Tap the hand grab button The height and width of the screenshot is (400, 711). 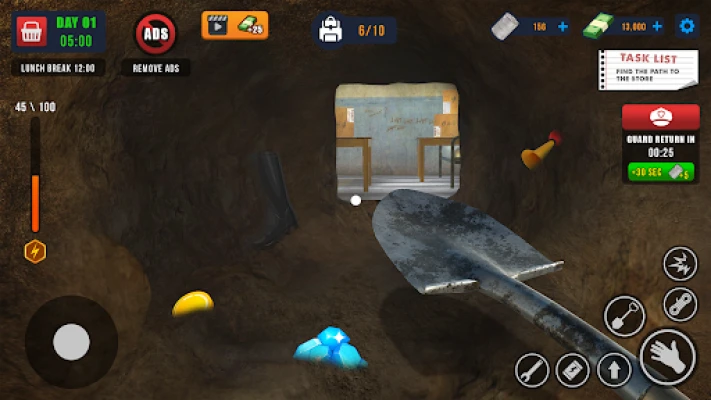(x=667, y=356)
